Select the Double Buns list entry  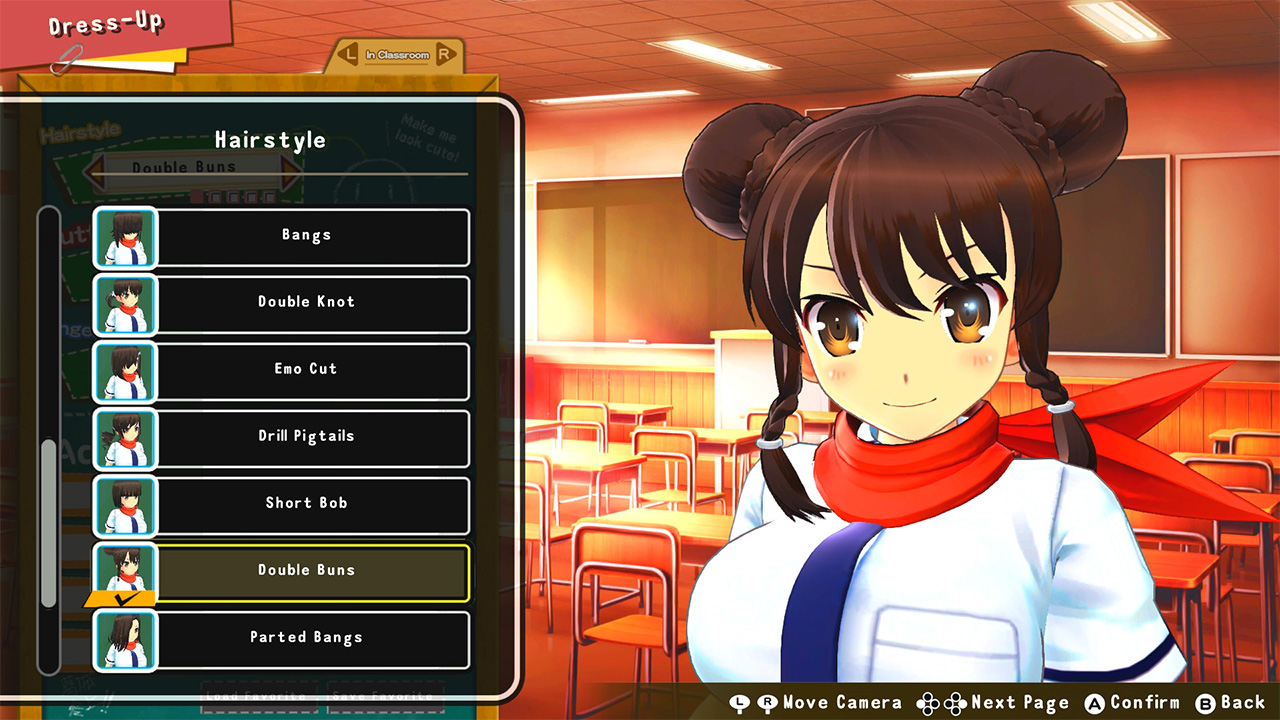(305, 570)
